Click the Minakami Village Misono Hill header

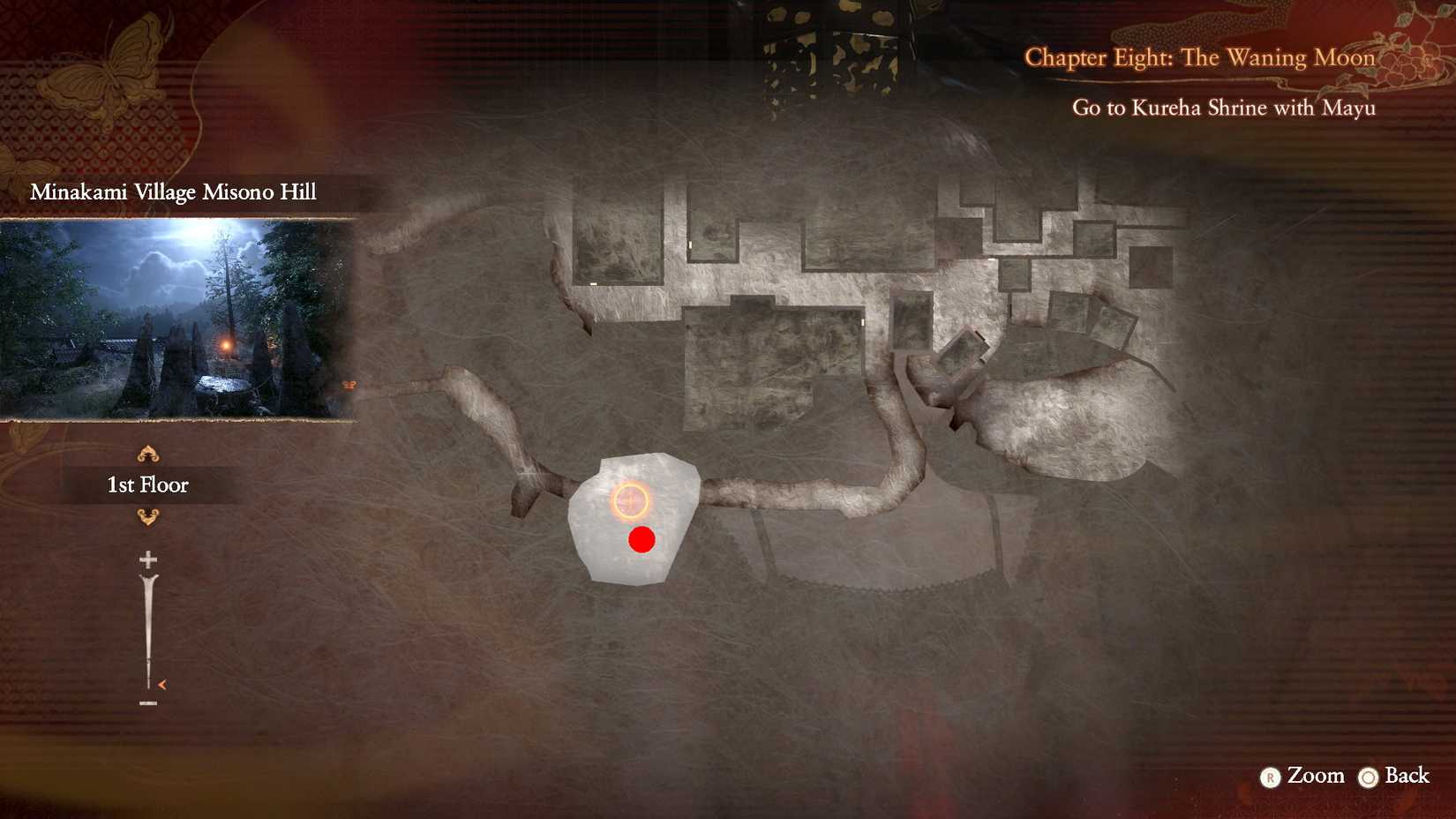click(x=173, y=192)
